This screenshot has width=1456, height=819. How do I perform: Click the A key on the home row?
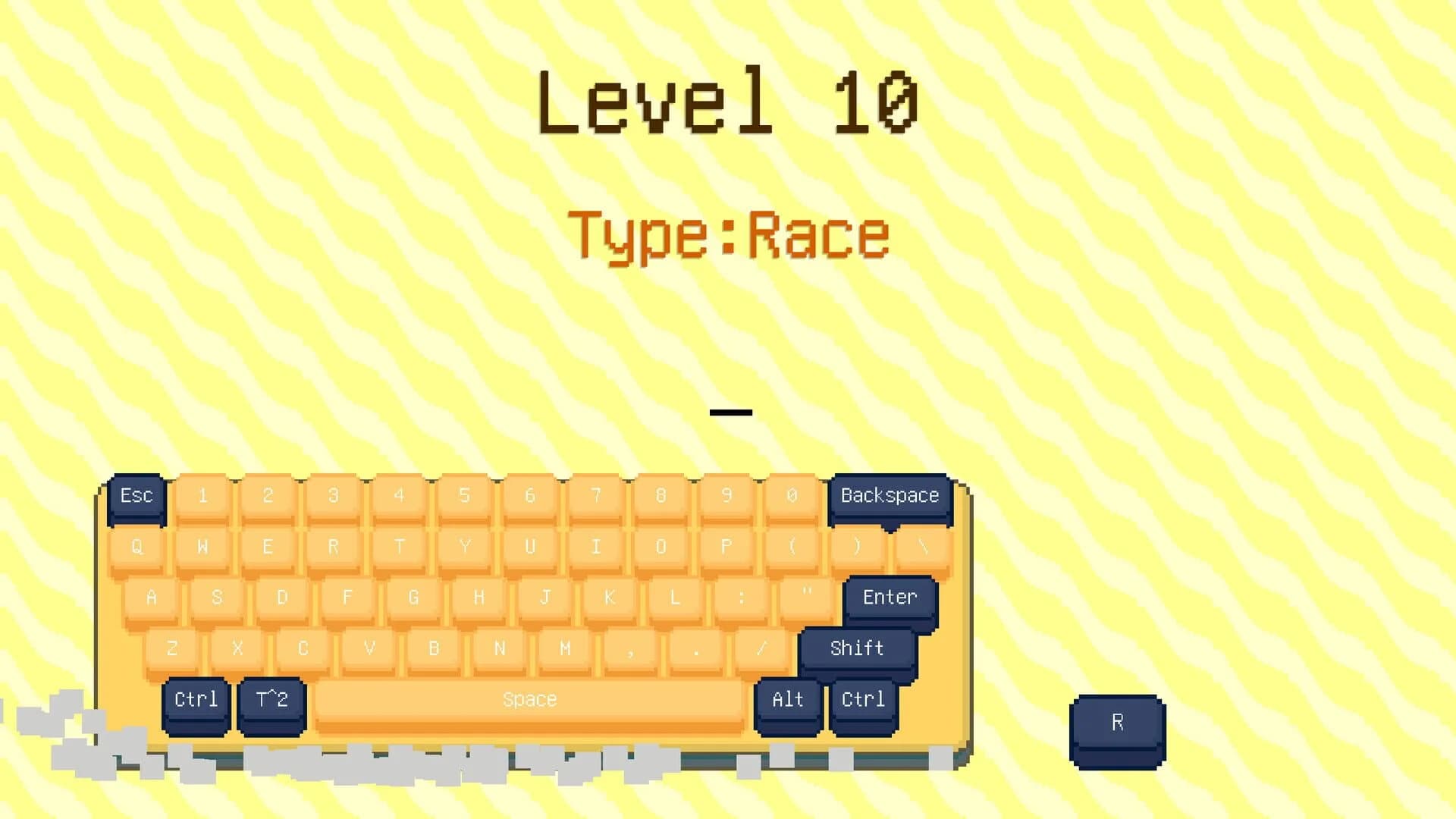[151, 598]
